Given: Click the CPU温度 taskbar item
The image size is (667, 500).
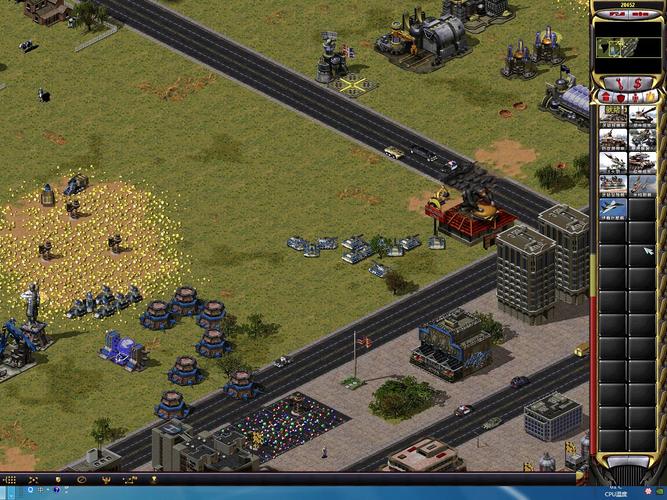Looking at the screenshot, I should tap(622, 494).
